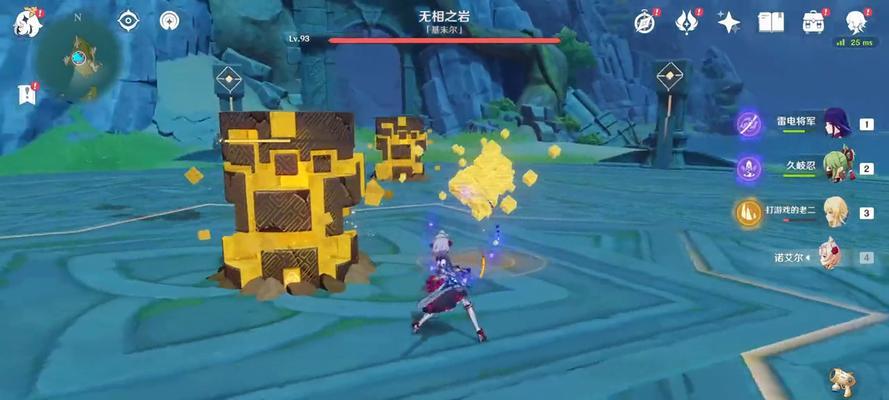This screenshot has height=400, width=889.
Task: Open the Adventurer Handbook book icon
Action: pyautogui.click(x=770, y=22)
